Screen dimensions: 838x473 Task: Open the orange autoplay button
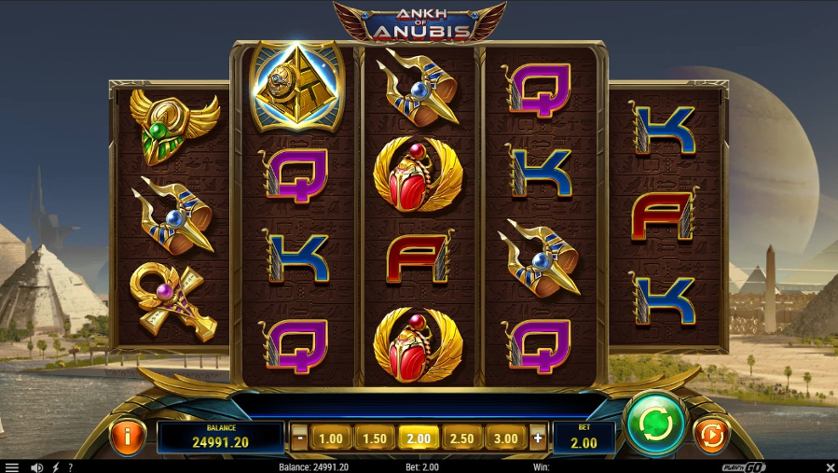point(711,436)
